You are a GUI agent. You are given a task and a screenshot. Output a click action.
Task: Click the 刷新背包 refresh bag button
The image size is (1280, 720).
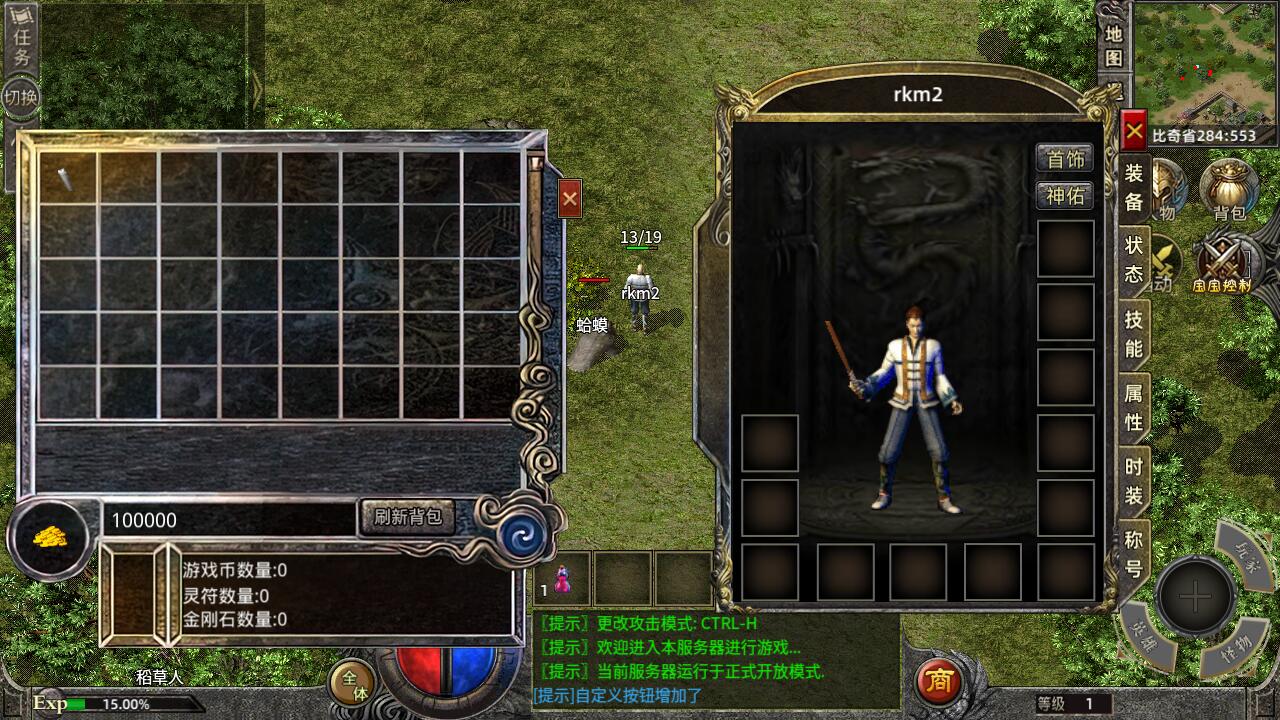click(406, 517)
